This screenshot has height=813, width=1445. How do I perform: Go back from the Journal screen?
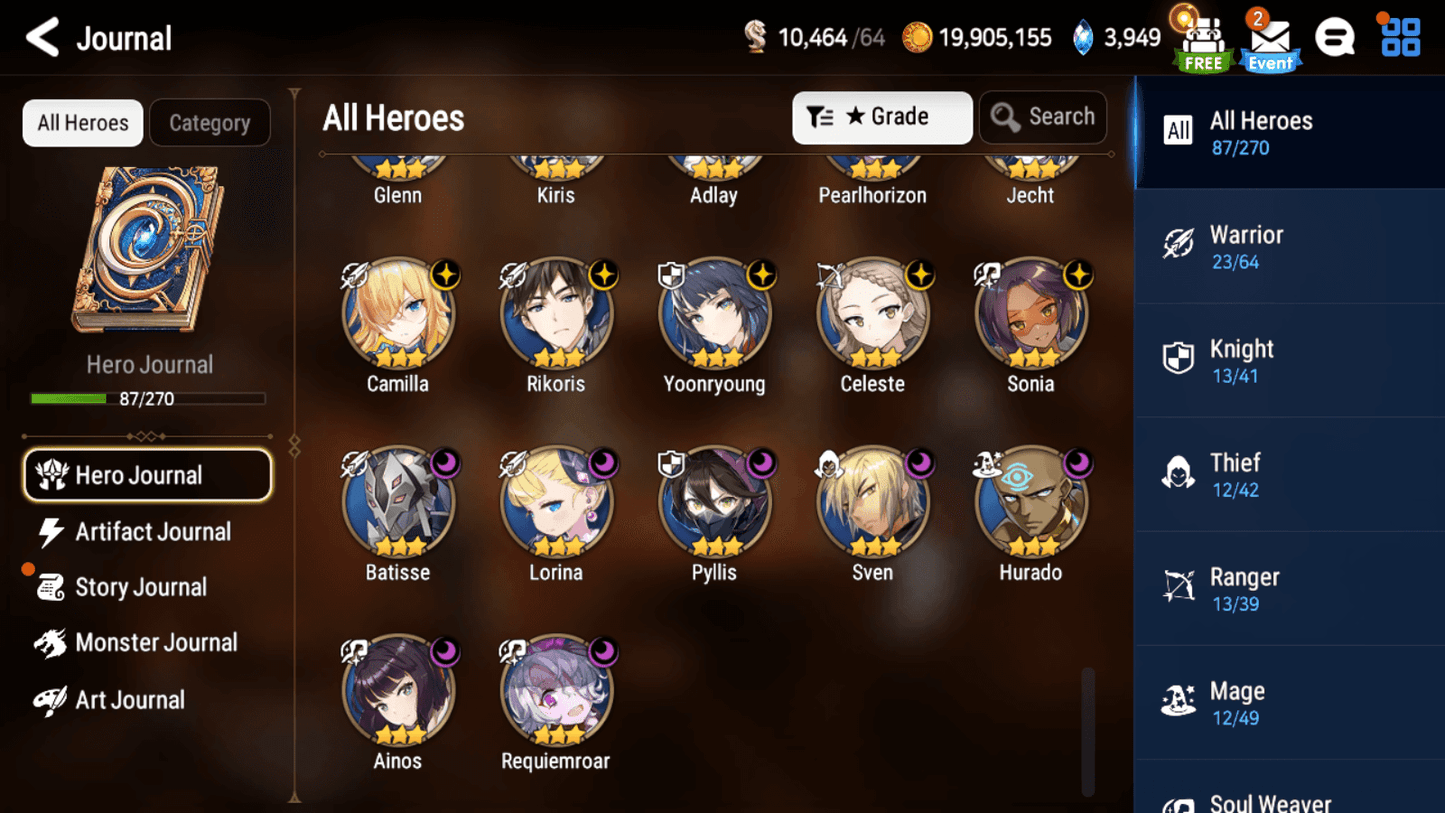pyautogui.click(x=42, y=38)
